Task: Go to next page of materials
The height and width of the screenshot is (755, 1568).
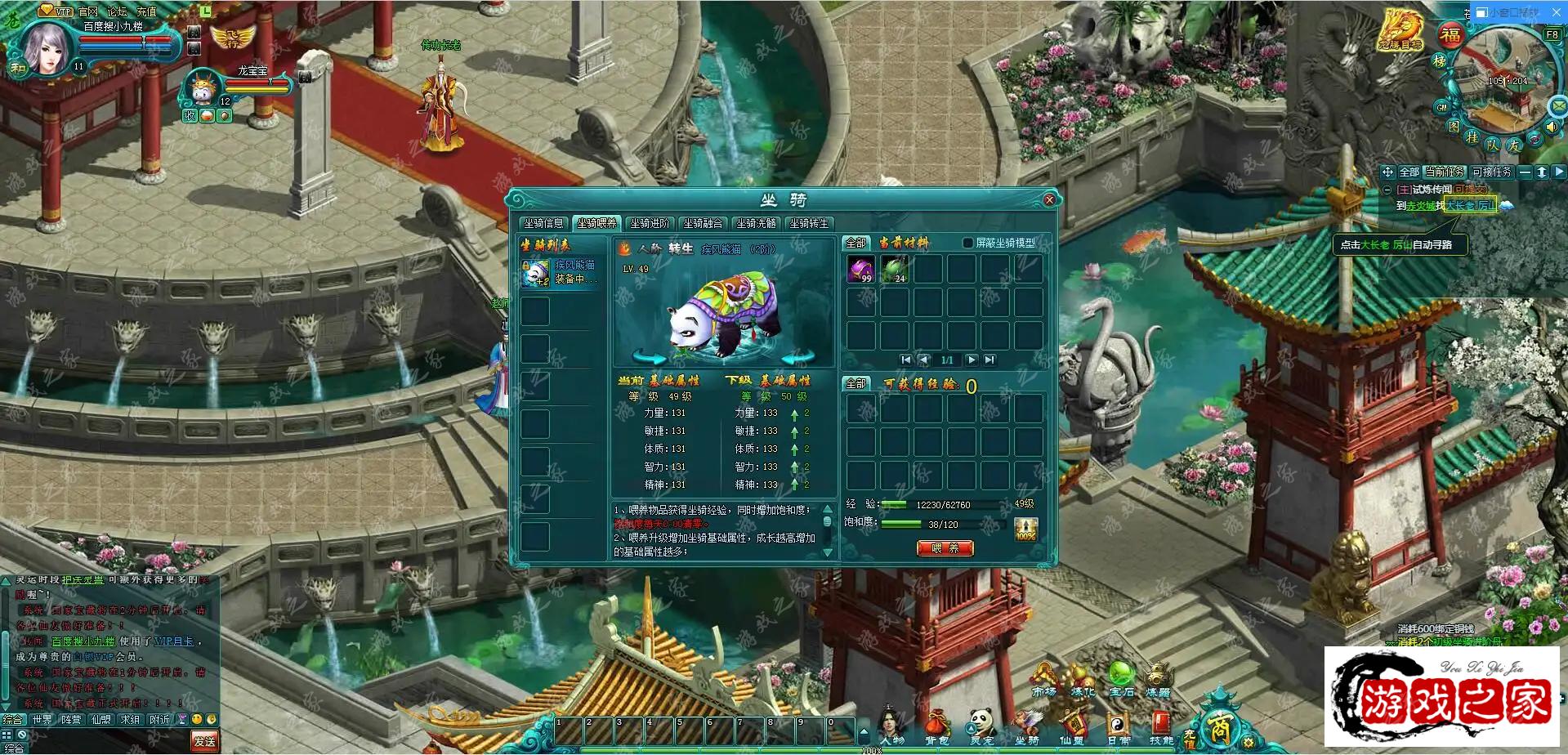Action: click(972, 360)
